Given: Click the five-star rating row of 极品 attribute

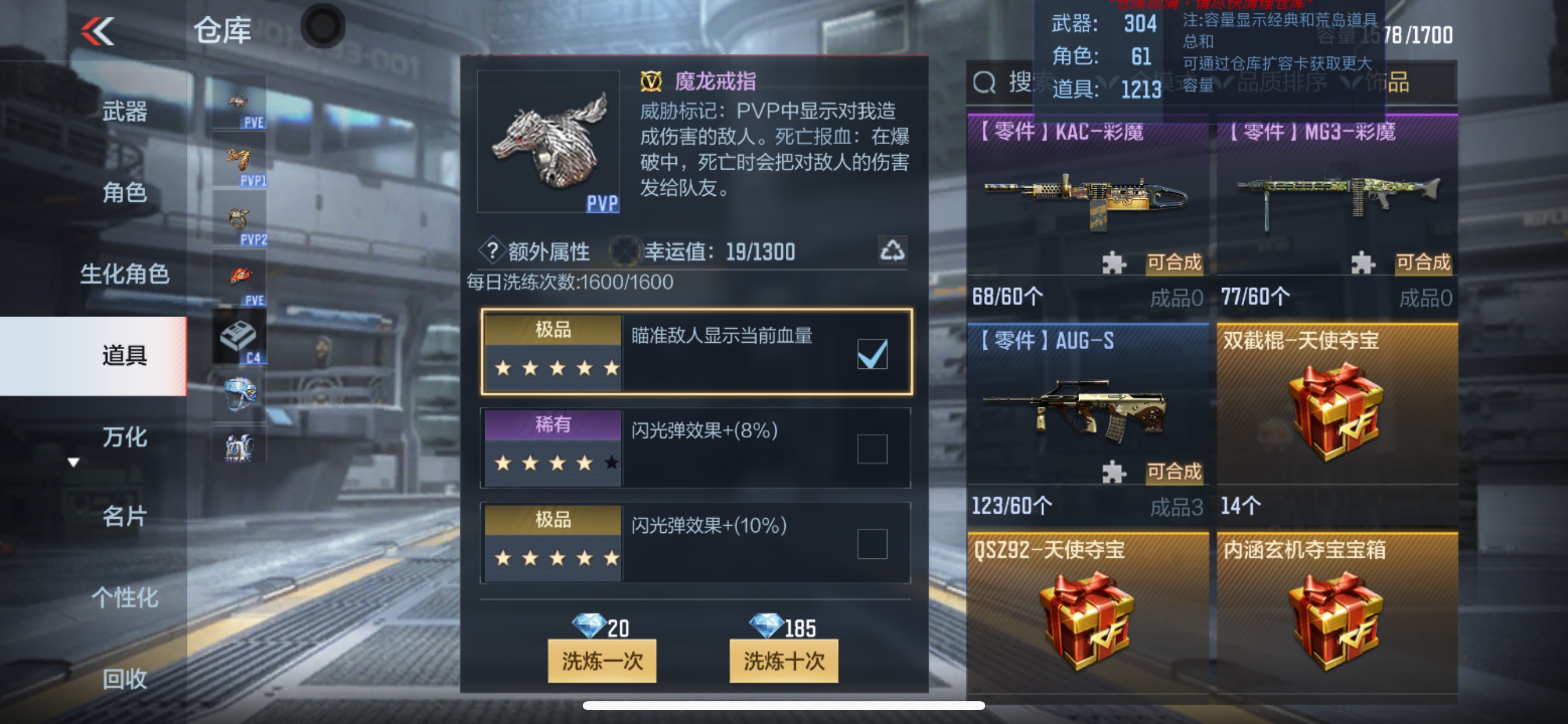Looking at the screenshot, I should pos(552,368).
